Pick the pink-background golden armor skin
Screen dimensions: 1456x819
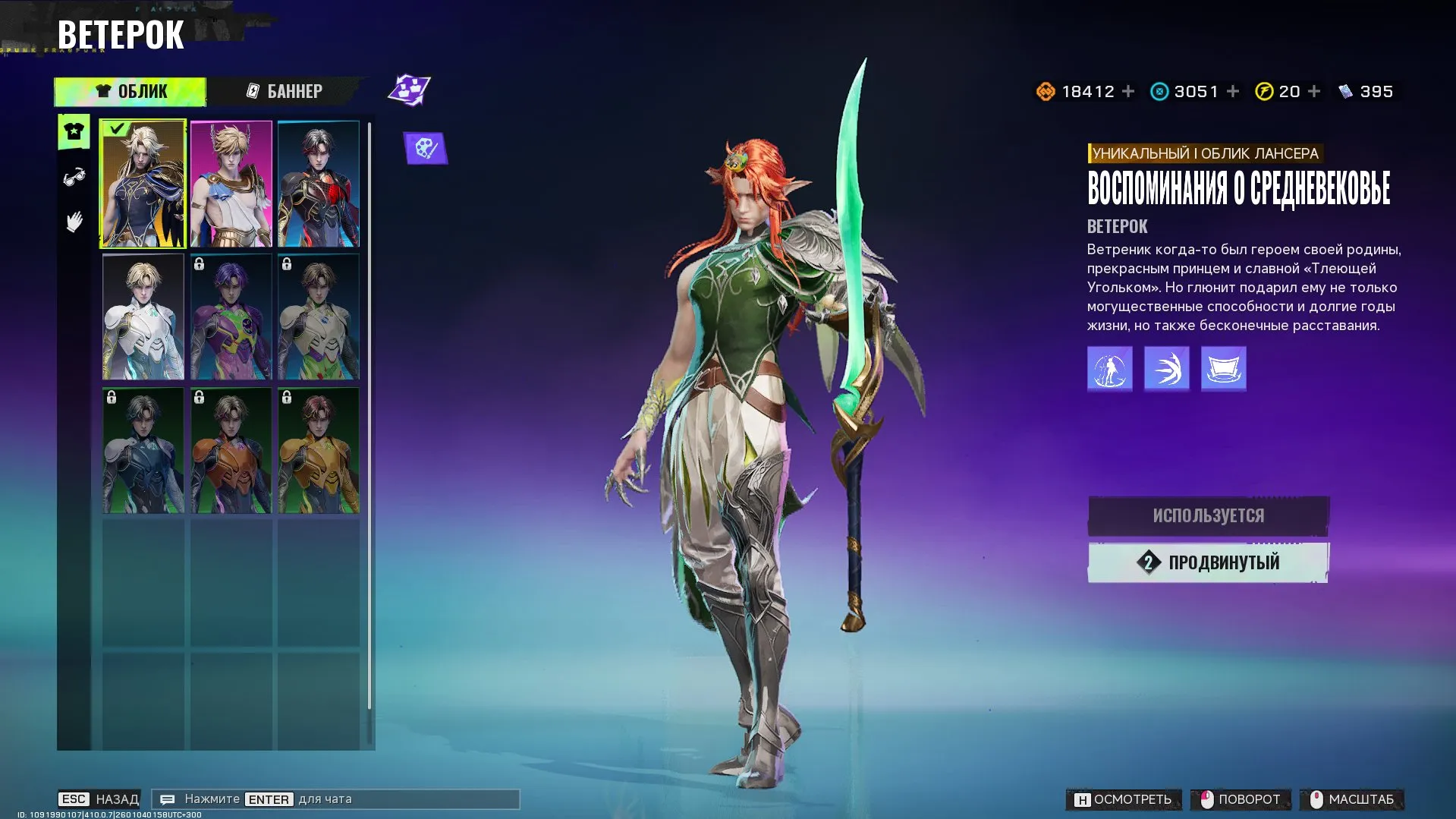click(231, 184)
